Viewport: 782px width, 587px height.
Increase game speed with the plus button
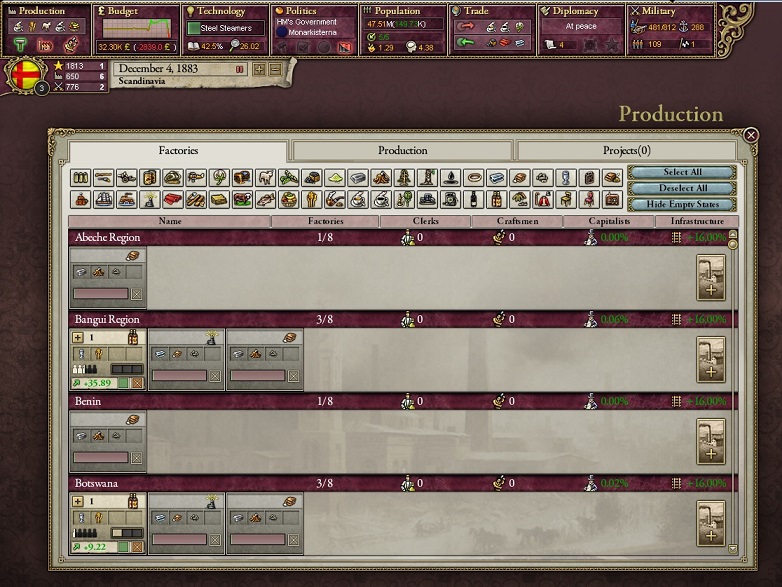coord(259,69)
